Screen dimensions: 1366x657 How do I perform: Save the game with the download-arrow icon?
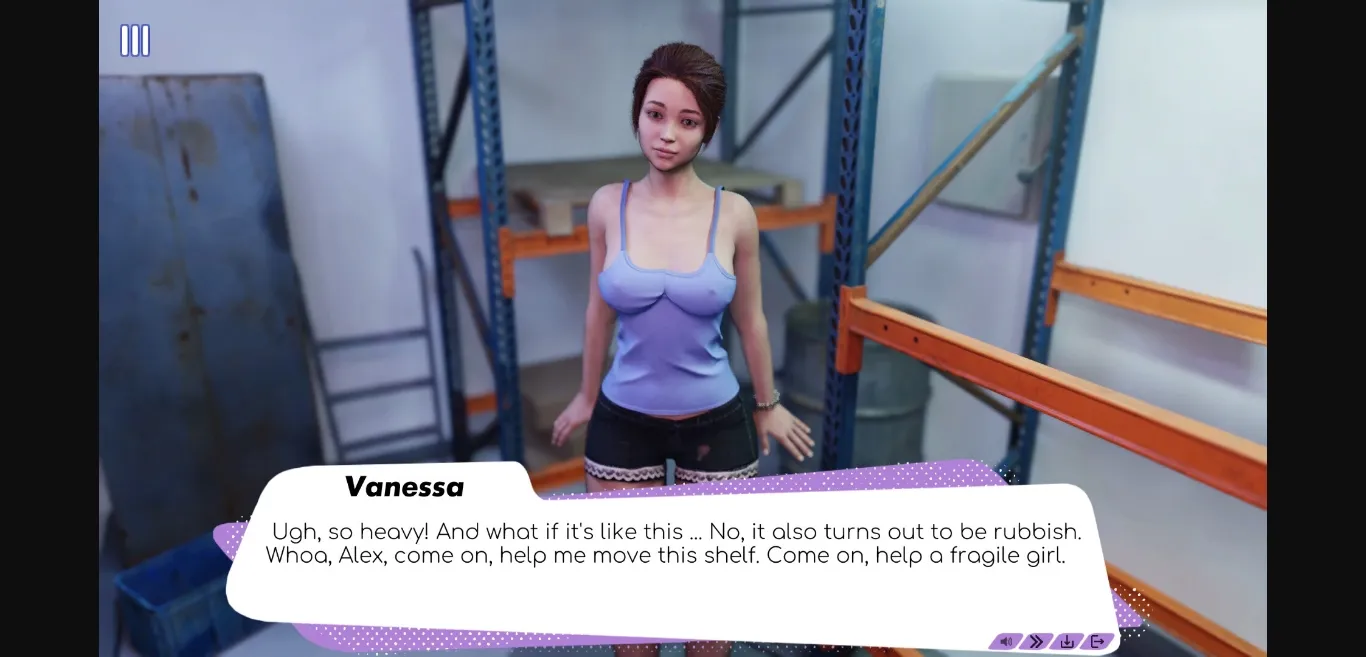(1067, 641)
